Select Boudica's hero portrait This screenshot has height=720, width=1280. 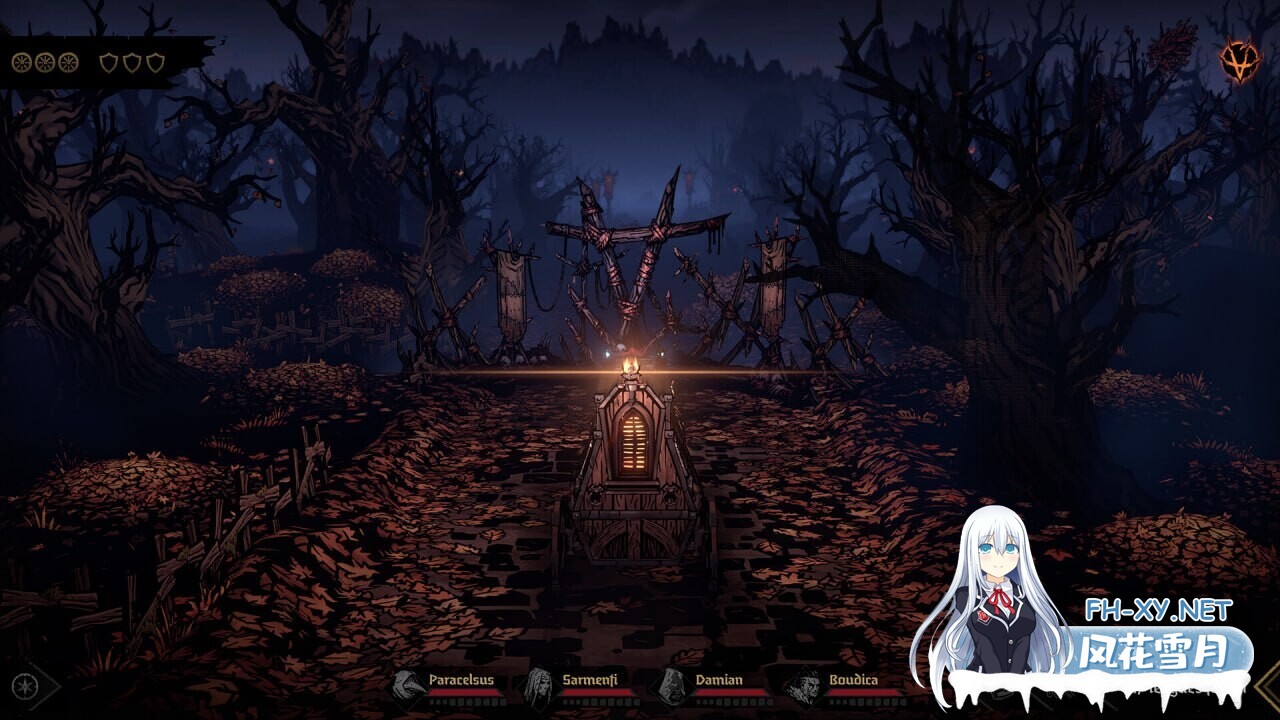(x=802, y=687)
